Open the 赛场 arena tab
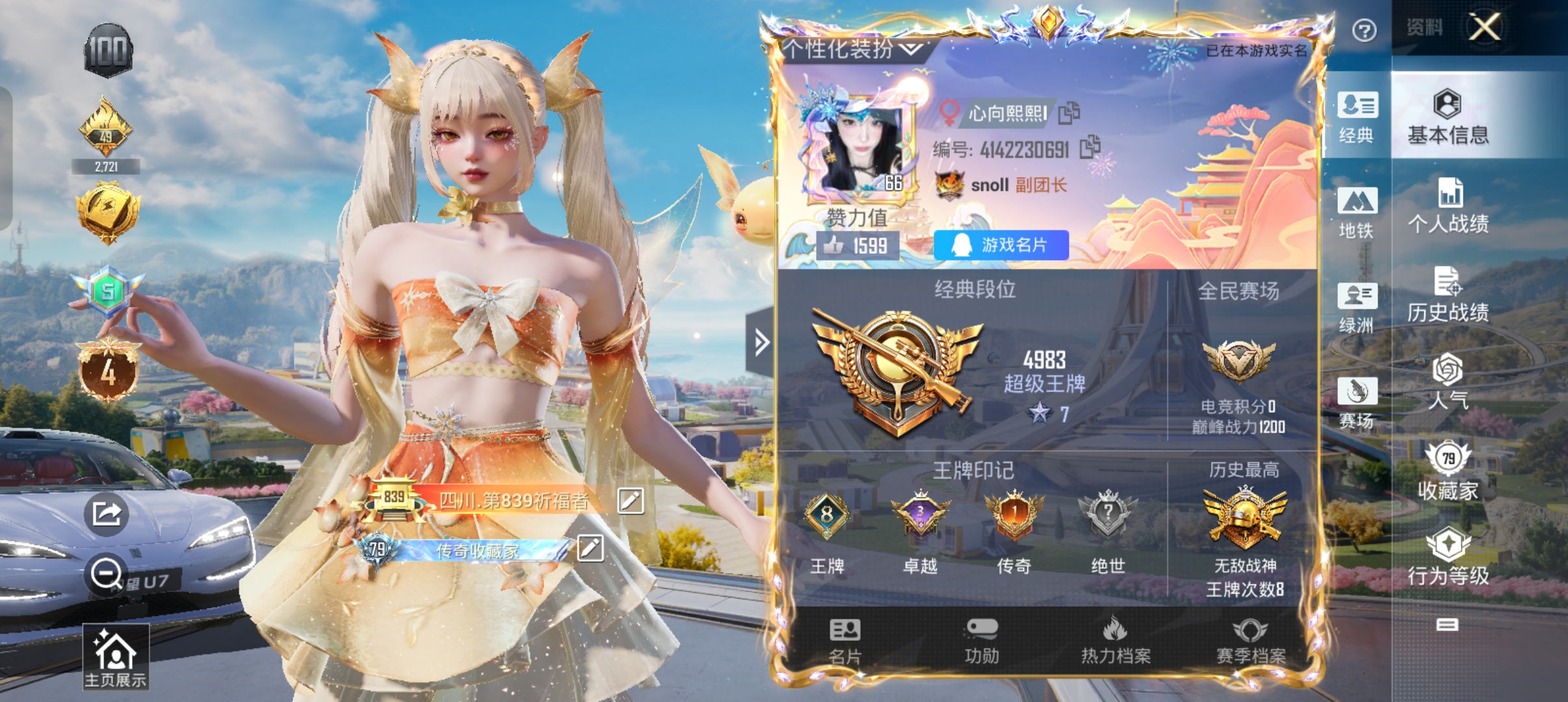The width and height of the screenshot is (1568, 702). click(1357, 402)
